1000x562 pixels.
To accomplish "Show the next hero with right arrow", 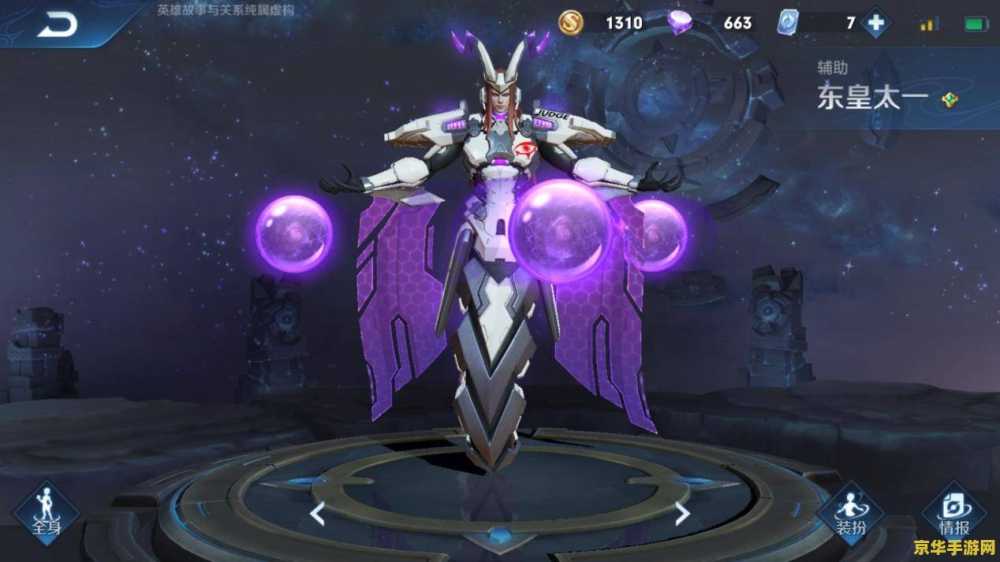I will 682,514.
